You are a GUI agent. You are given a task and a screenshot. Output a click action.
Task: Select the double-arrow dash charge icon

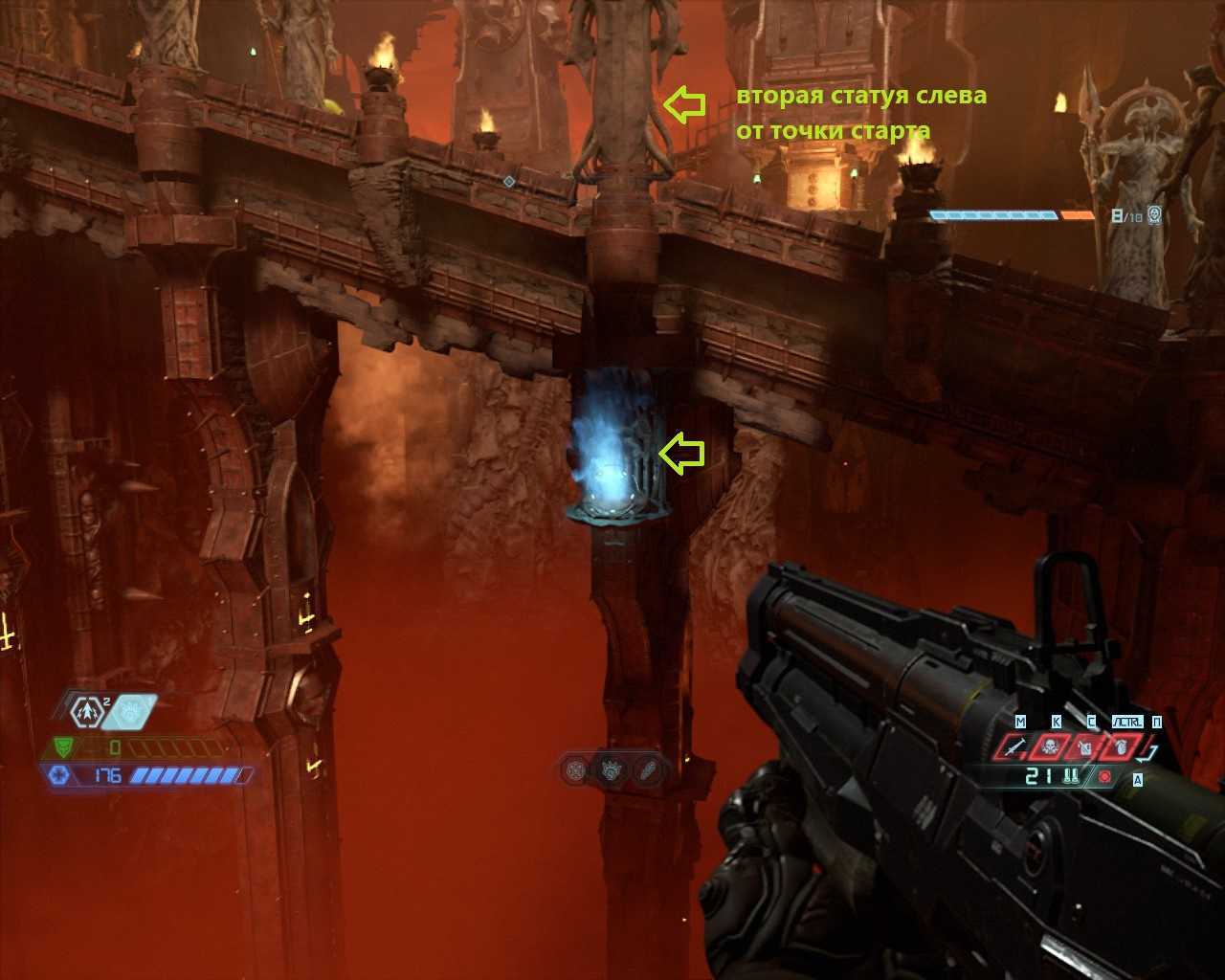87,711
